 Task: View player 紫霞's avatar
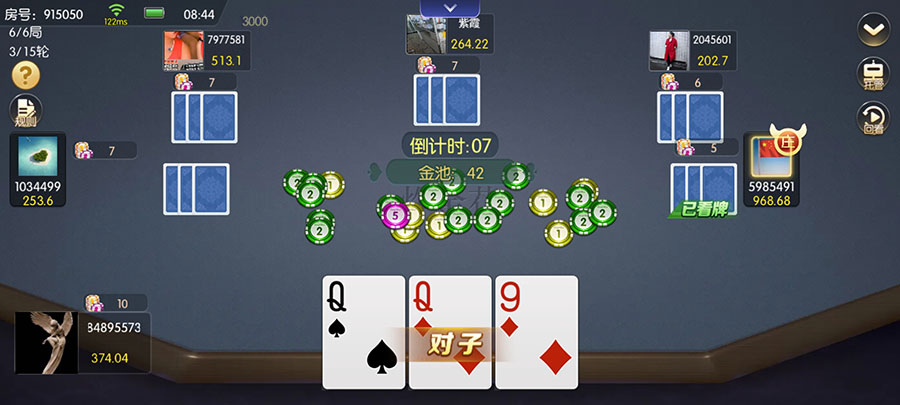(x=426, y=34)
